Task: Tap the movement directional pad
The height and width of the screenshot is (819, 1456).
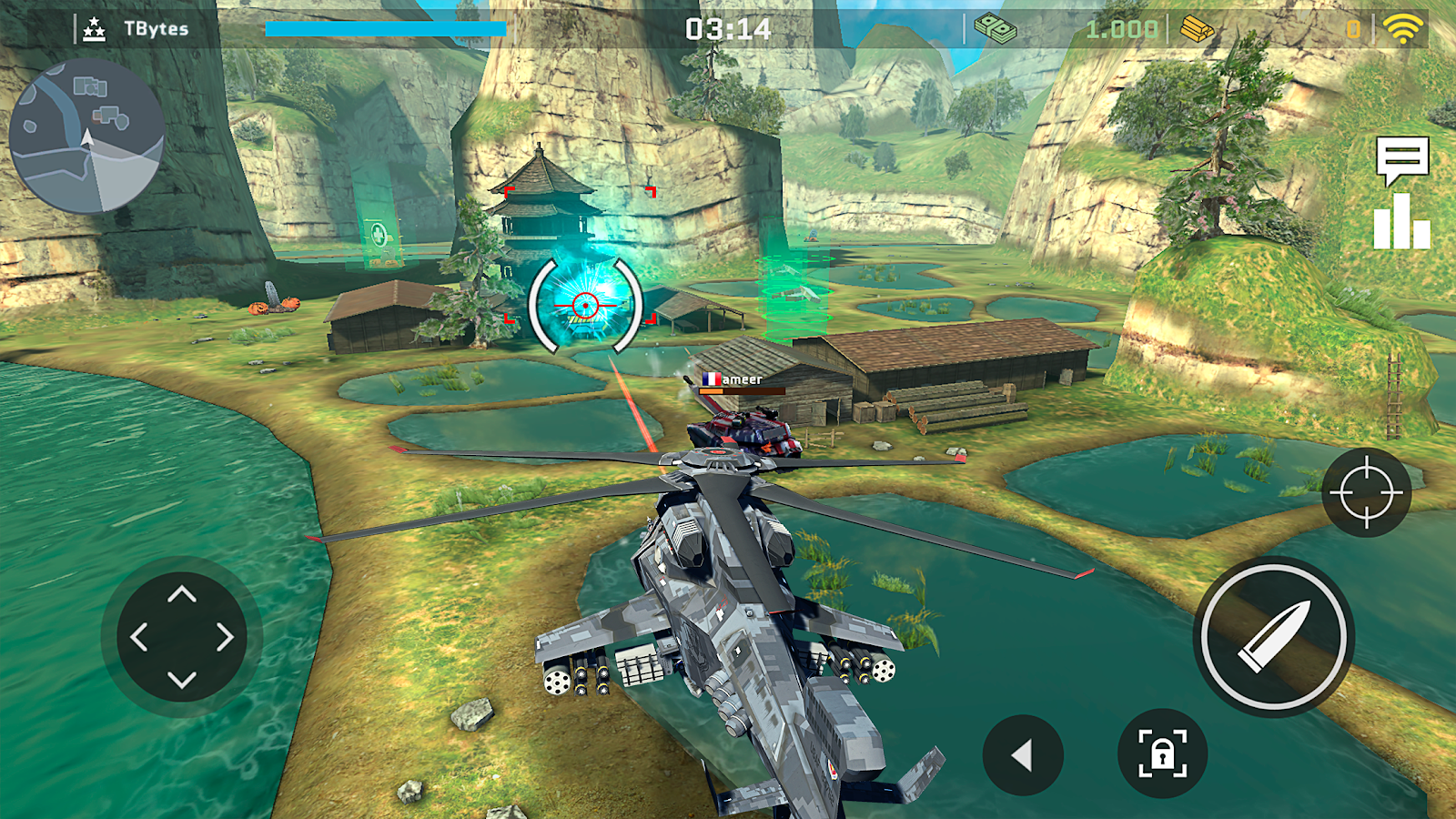Action: point(182,637)
